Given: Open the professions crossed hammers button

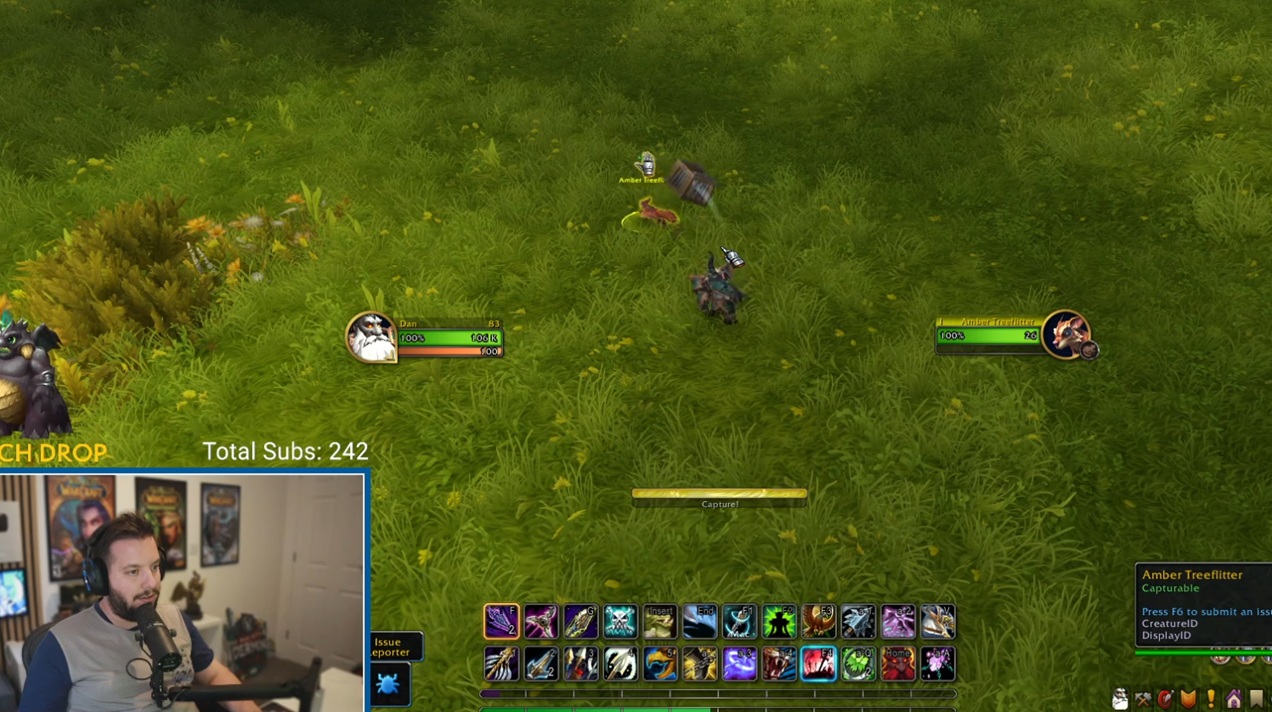Looking at the screenshot, I should pyautogui.click(x=1143, y=699).
